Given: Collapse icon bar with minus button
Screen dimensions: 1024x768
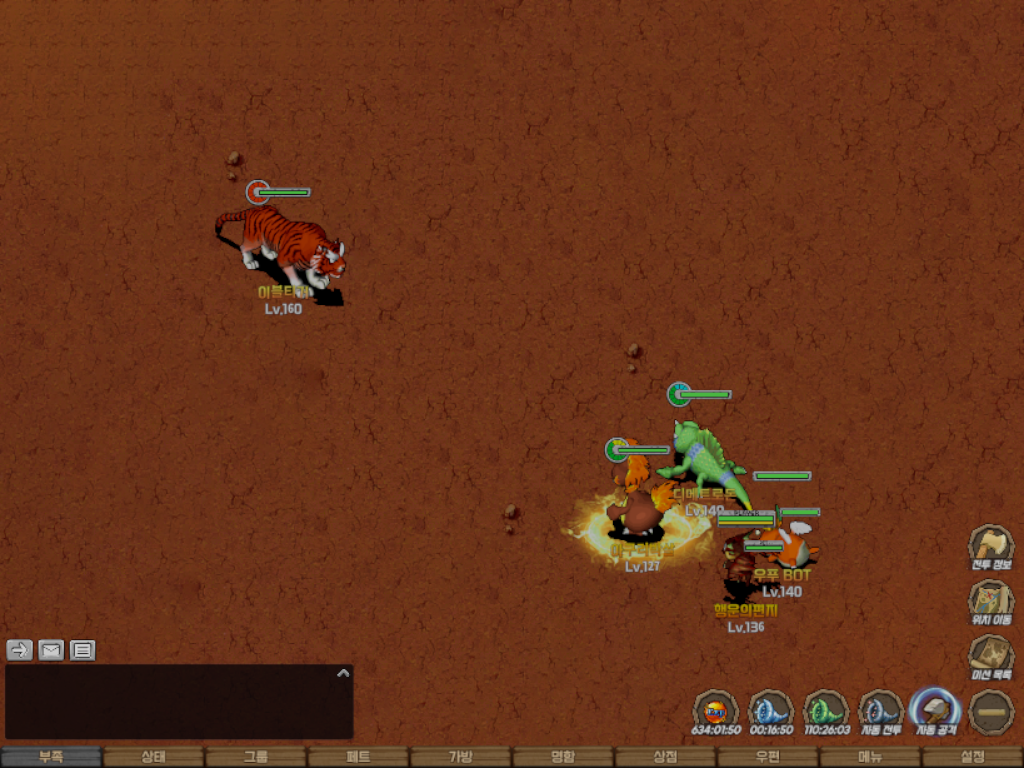Looking at the screenshot, I should [991, 712].
